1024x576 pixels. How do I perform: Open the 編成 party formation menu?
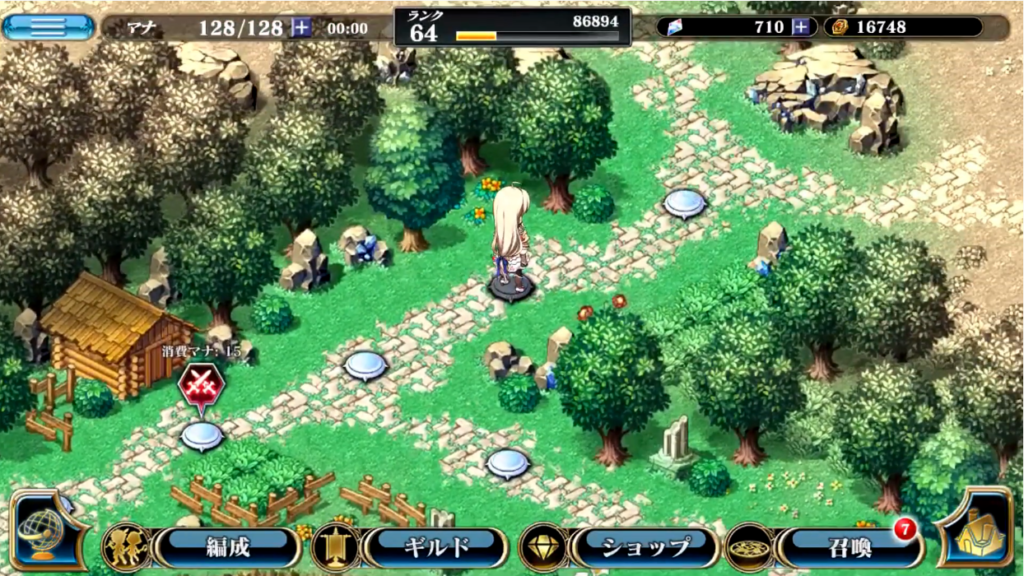[x=227, y=547]
